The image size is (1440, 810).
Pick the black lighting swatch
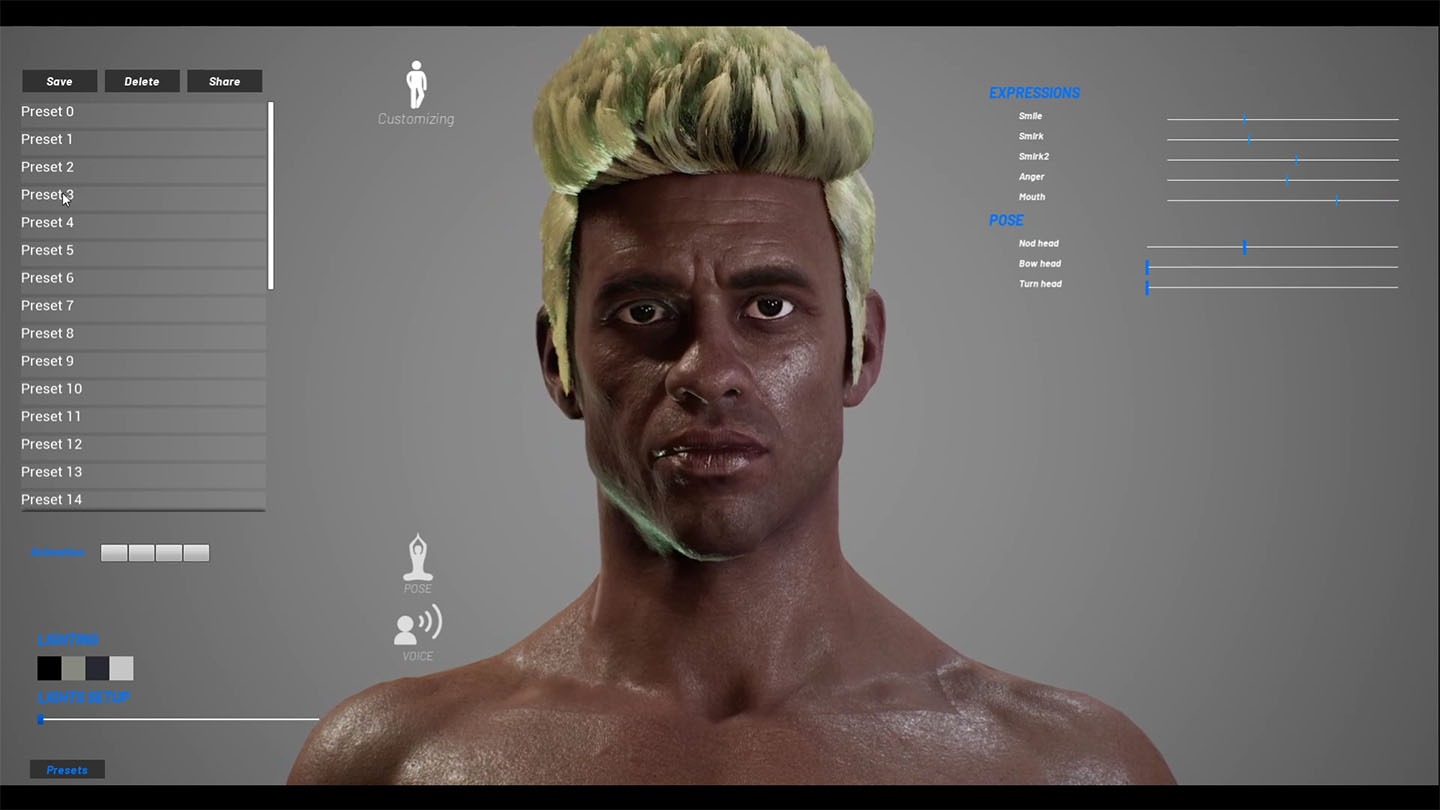point(49,668)
